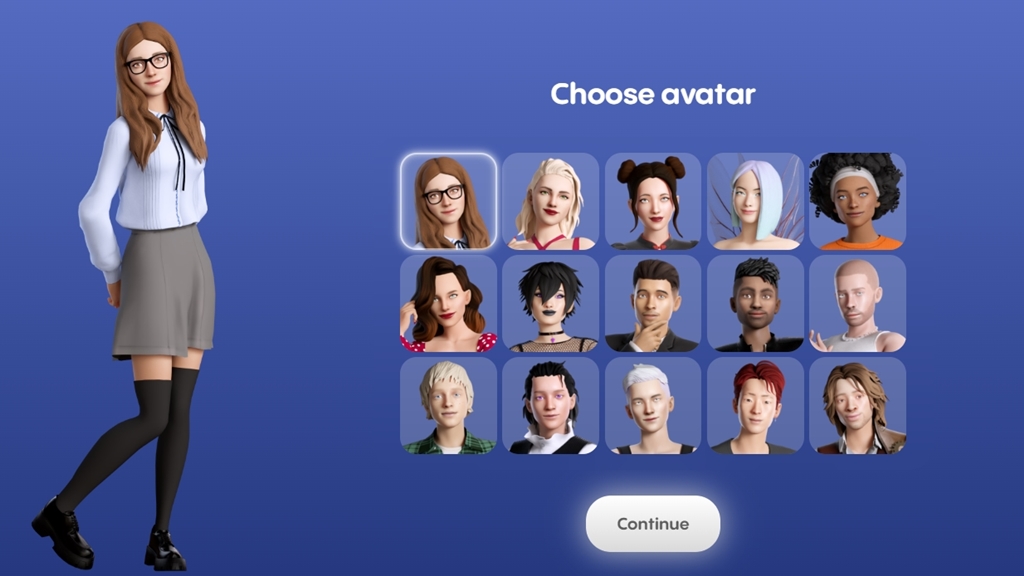Image resolution: width=1024 pixels, height=576 pixels.
Task: Choose the man in suit touching chin
Action: [x=653, y=304]
